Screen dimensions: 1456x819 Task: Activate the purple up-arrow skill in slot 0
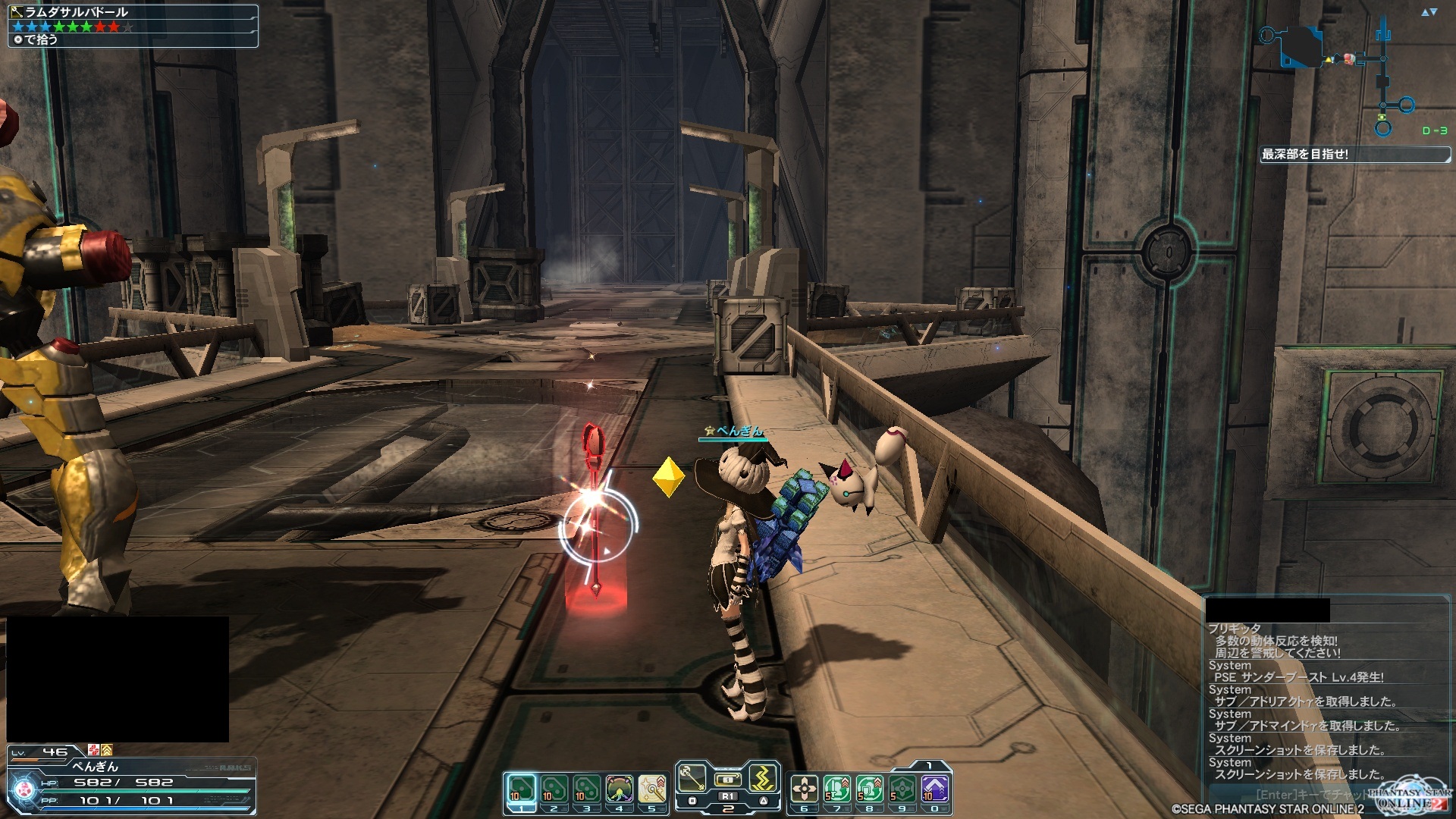click(934, 789)
